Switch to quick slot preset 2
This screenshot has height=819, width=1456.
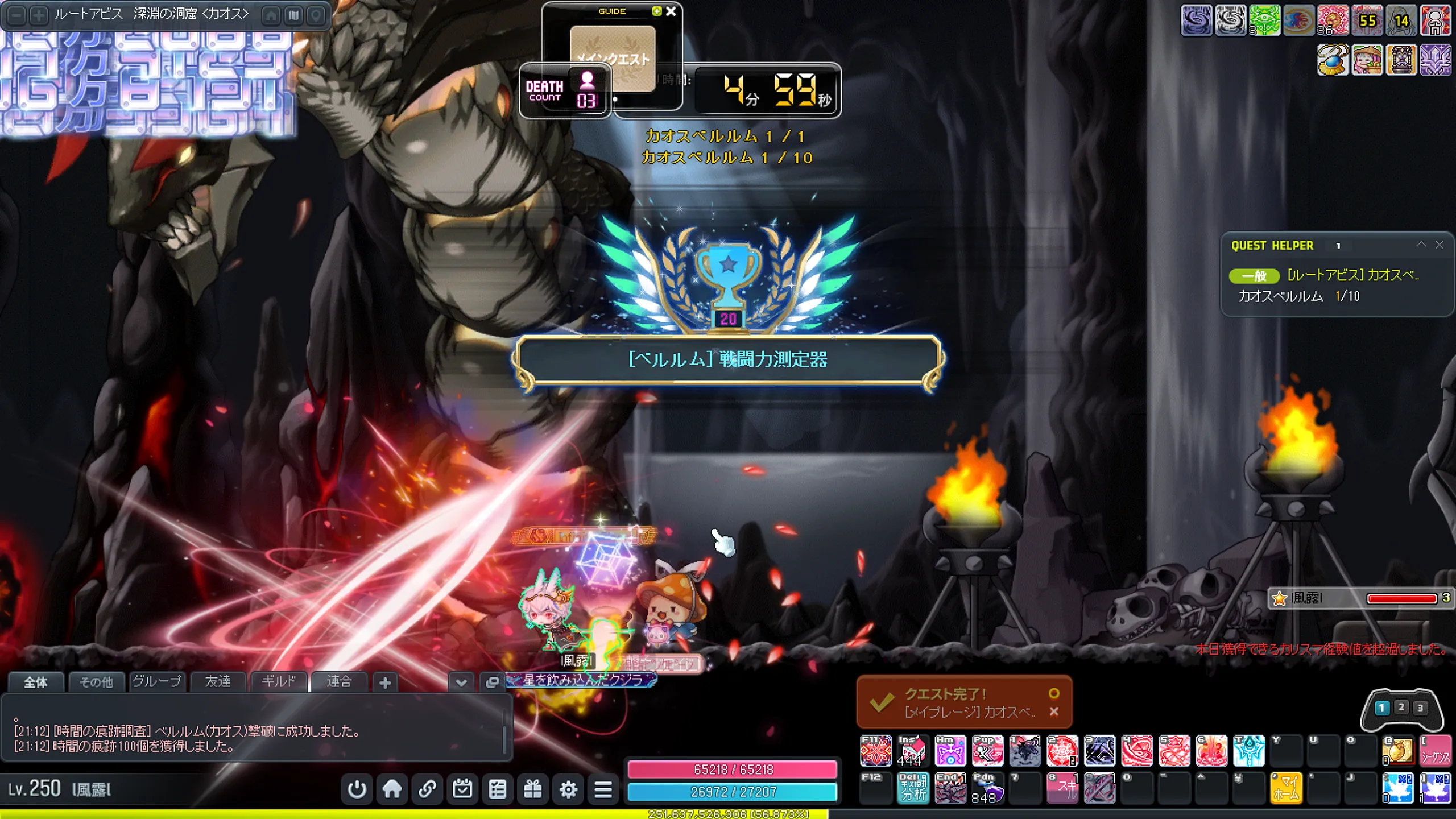click(1401, 707)
